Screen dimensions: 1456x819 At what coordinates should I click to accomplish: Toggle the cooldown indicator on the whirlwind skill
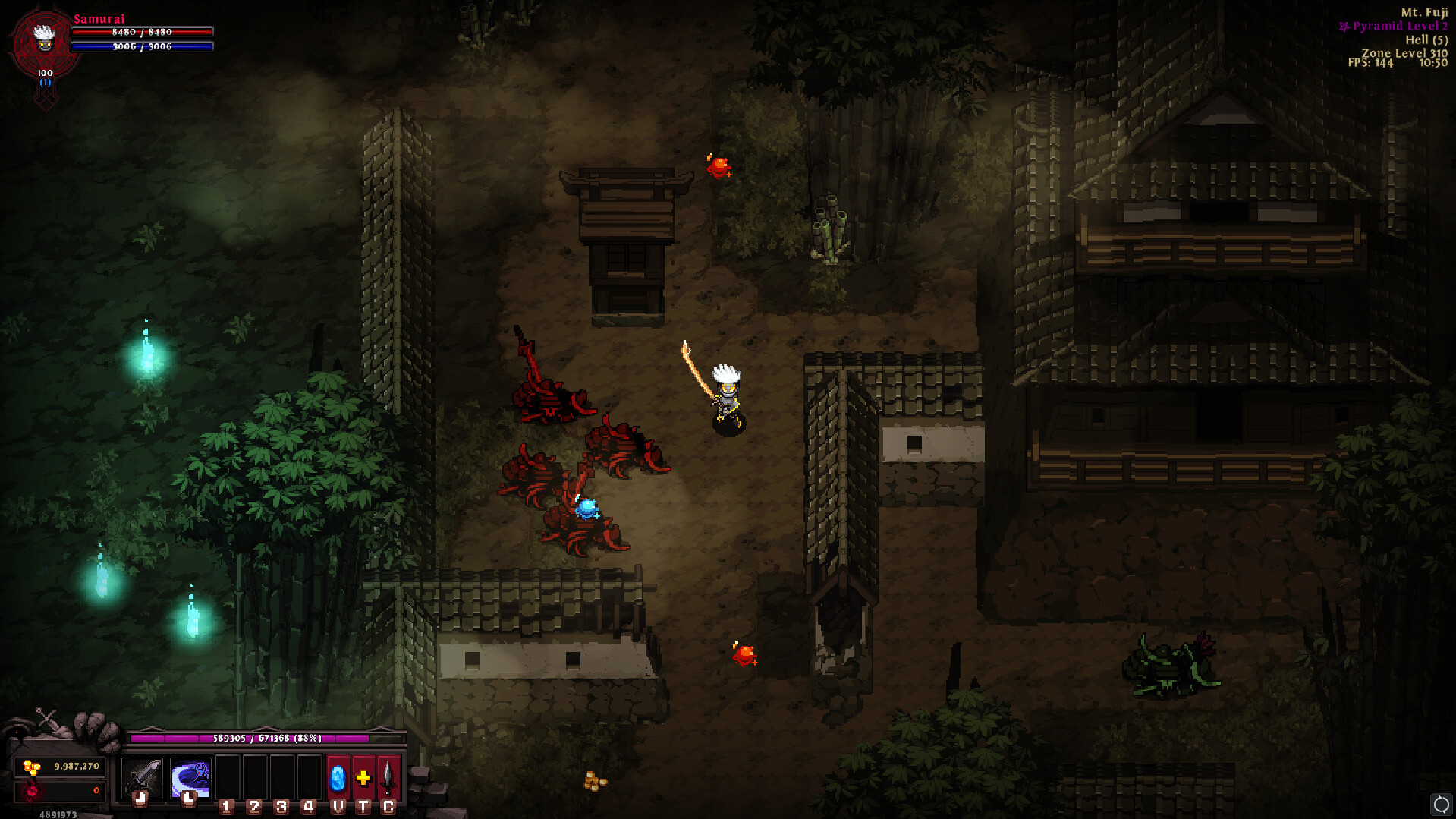click(x=188, y=799)
